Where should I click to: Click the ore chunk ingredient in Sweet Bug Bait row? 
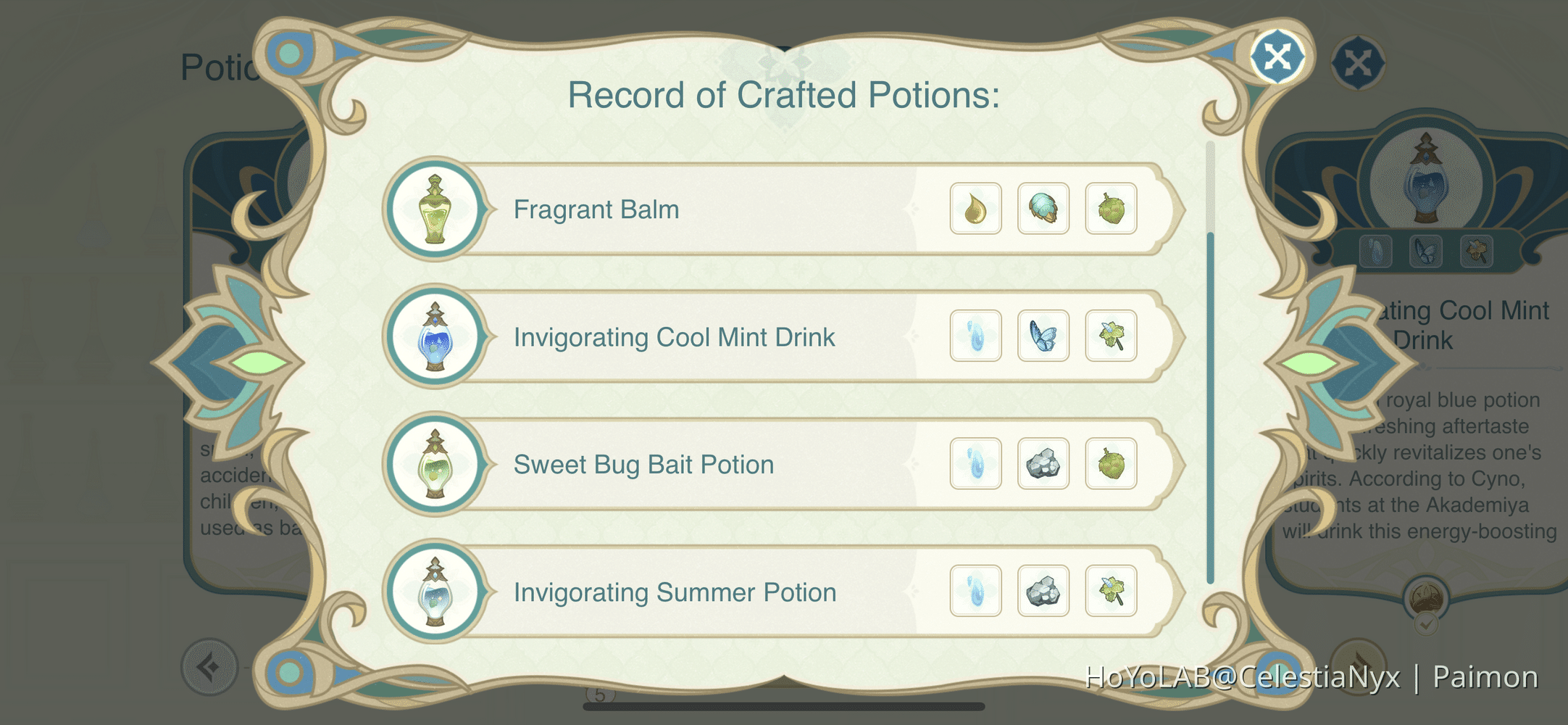pos(1043,463)
